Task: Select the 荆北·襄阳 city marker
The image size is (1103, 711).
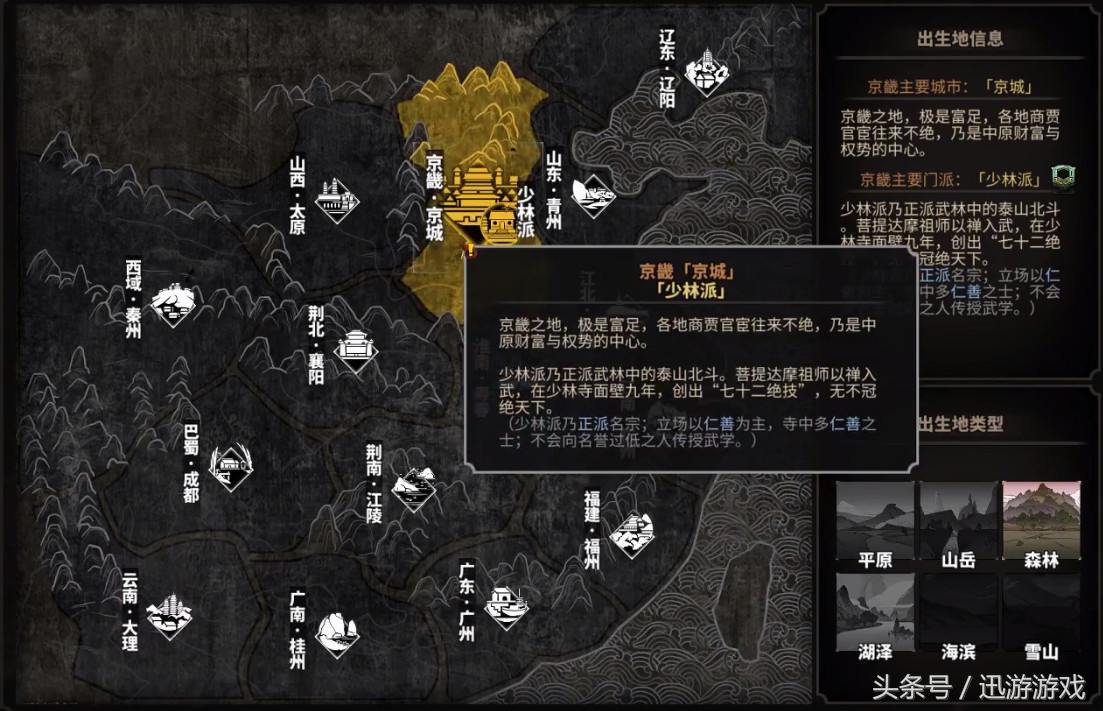Action: tap(354, 348)
